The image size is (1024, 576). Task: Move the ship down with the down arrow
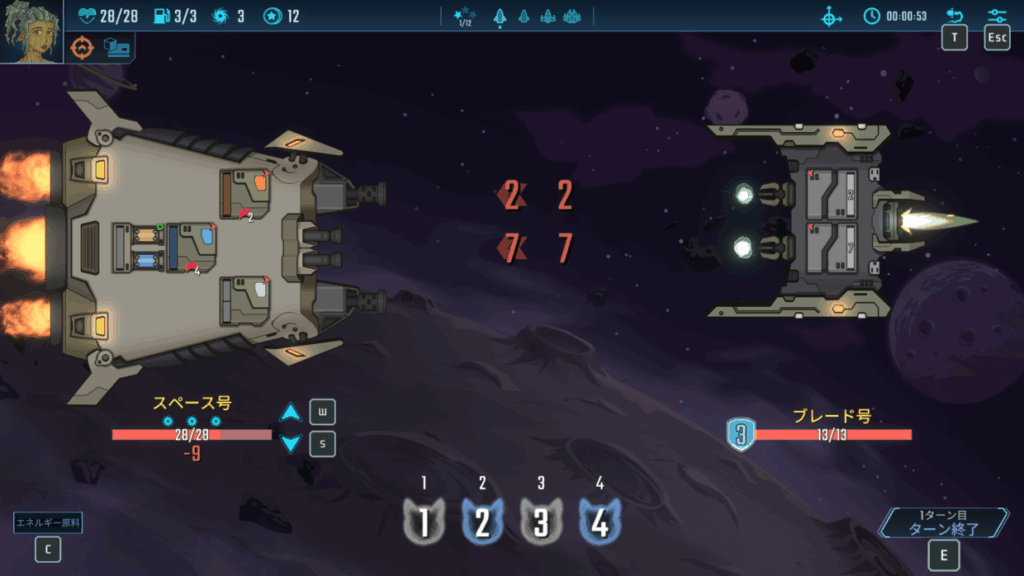290,443
